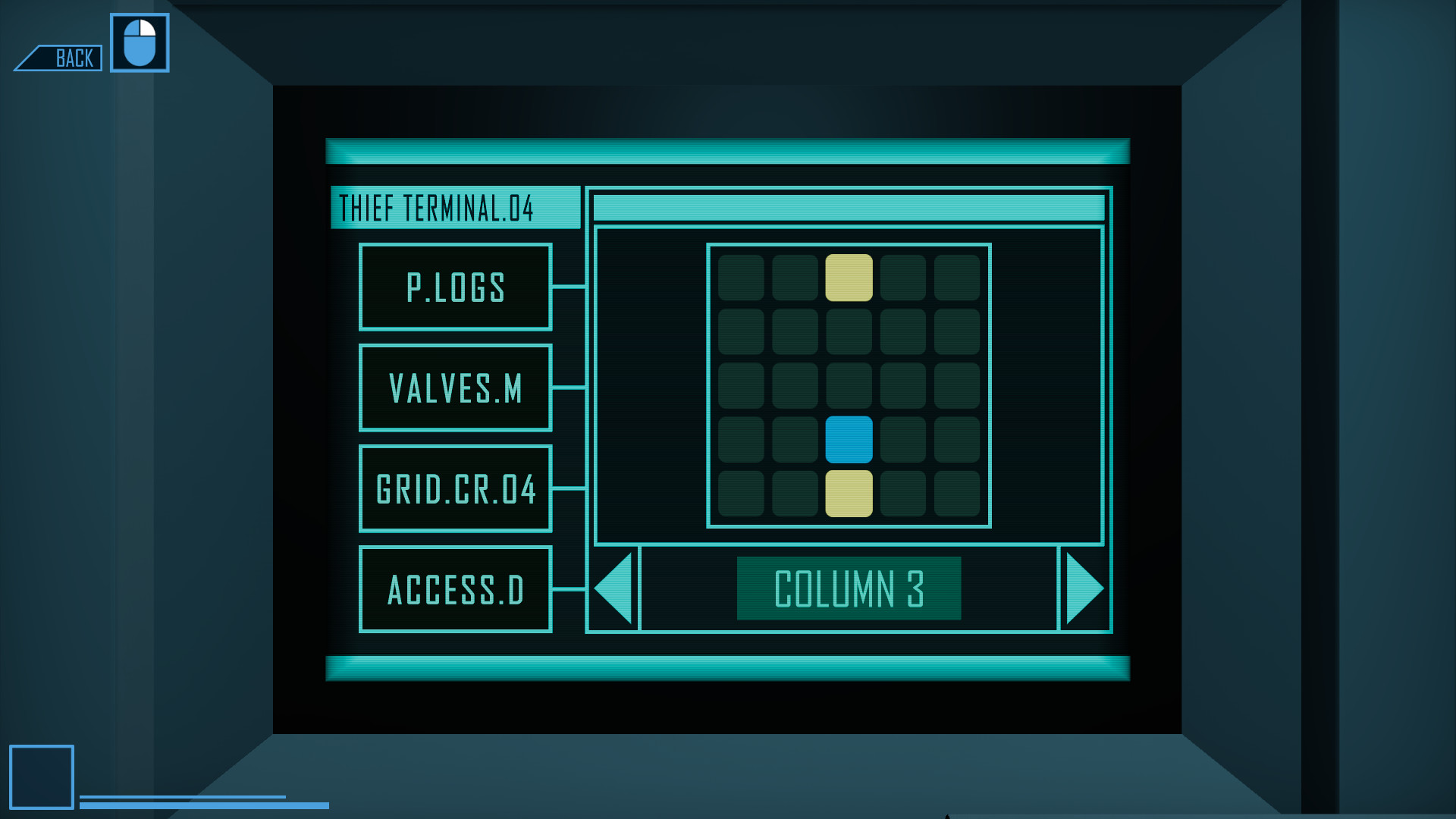The image size is (1456, 819).
Task: Enable the ACCESS.D option
Action: (x=455, y=588)
